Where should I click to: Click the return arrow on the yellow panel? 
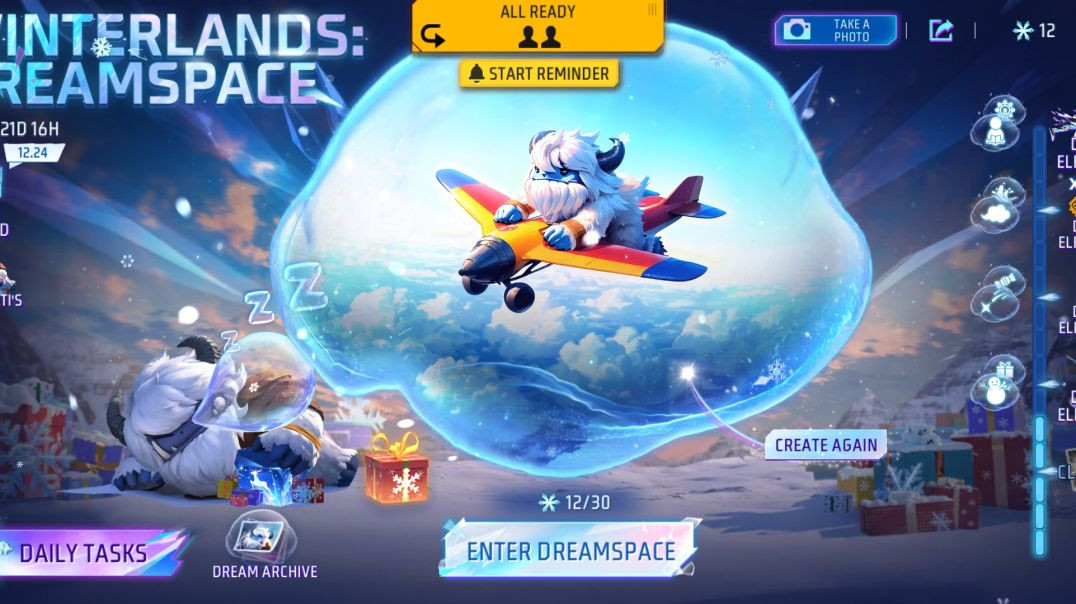pos(433,36)
